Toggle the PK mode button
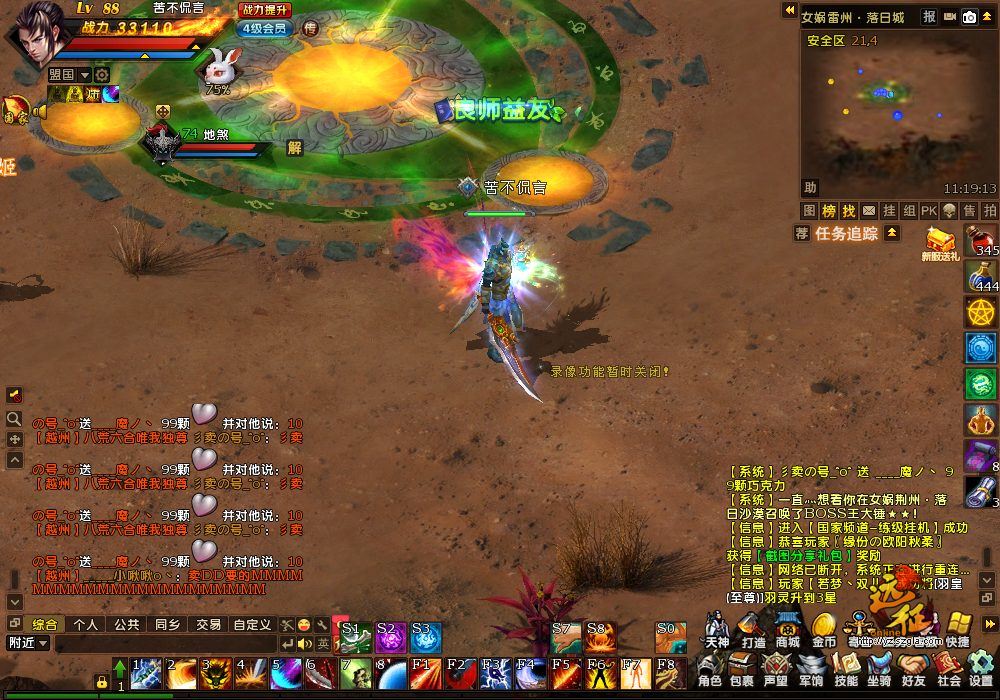Screen dimensions: 1000x700 point(928,210)
